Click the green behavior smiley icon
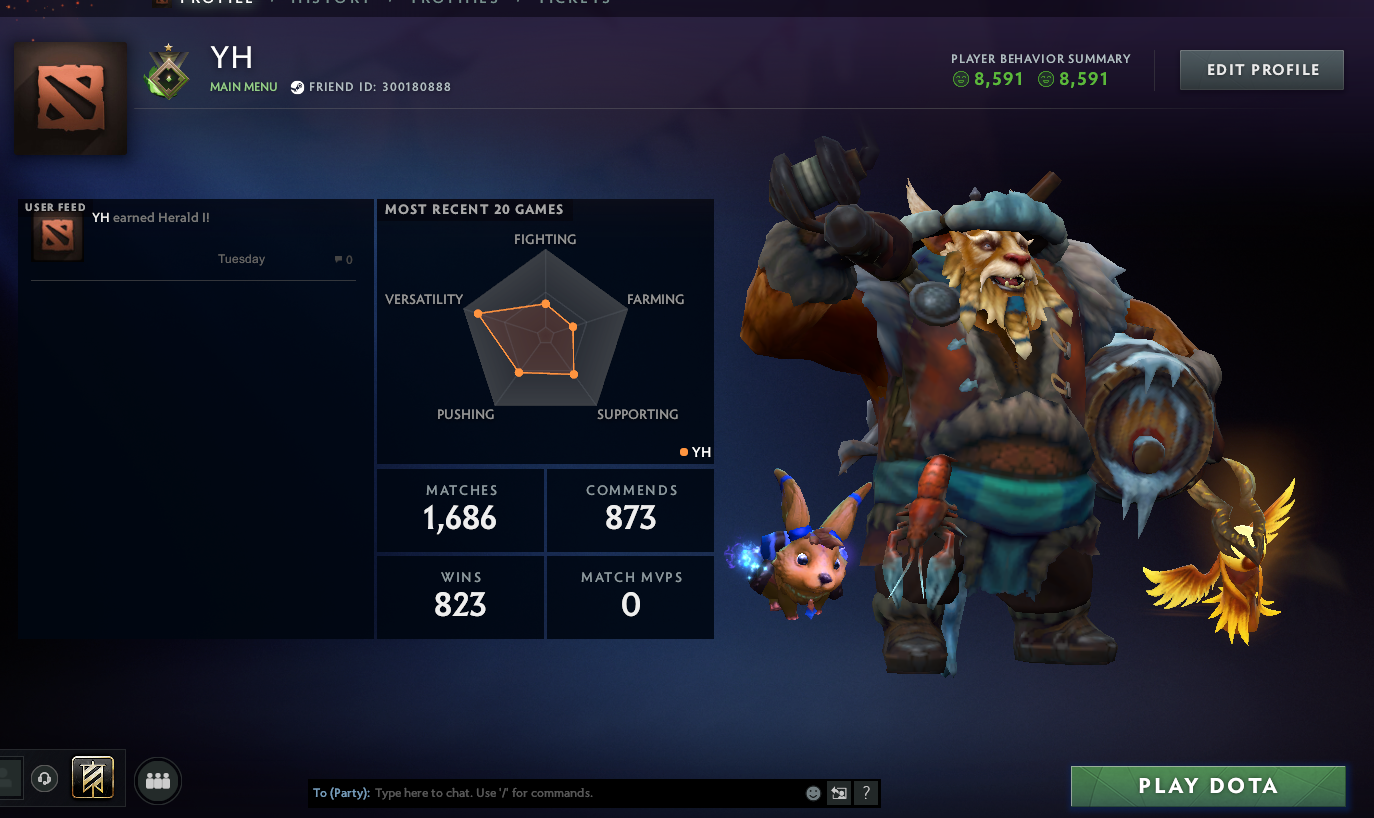1374x818 pixels. tap(960, 79)
